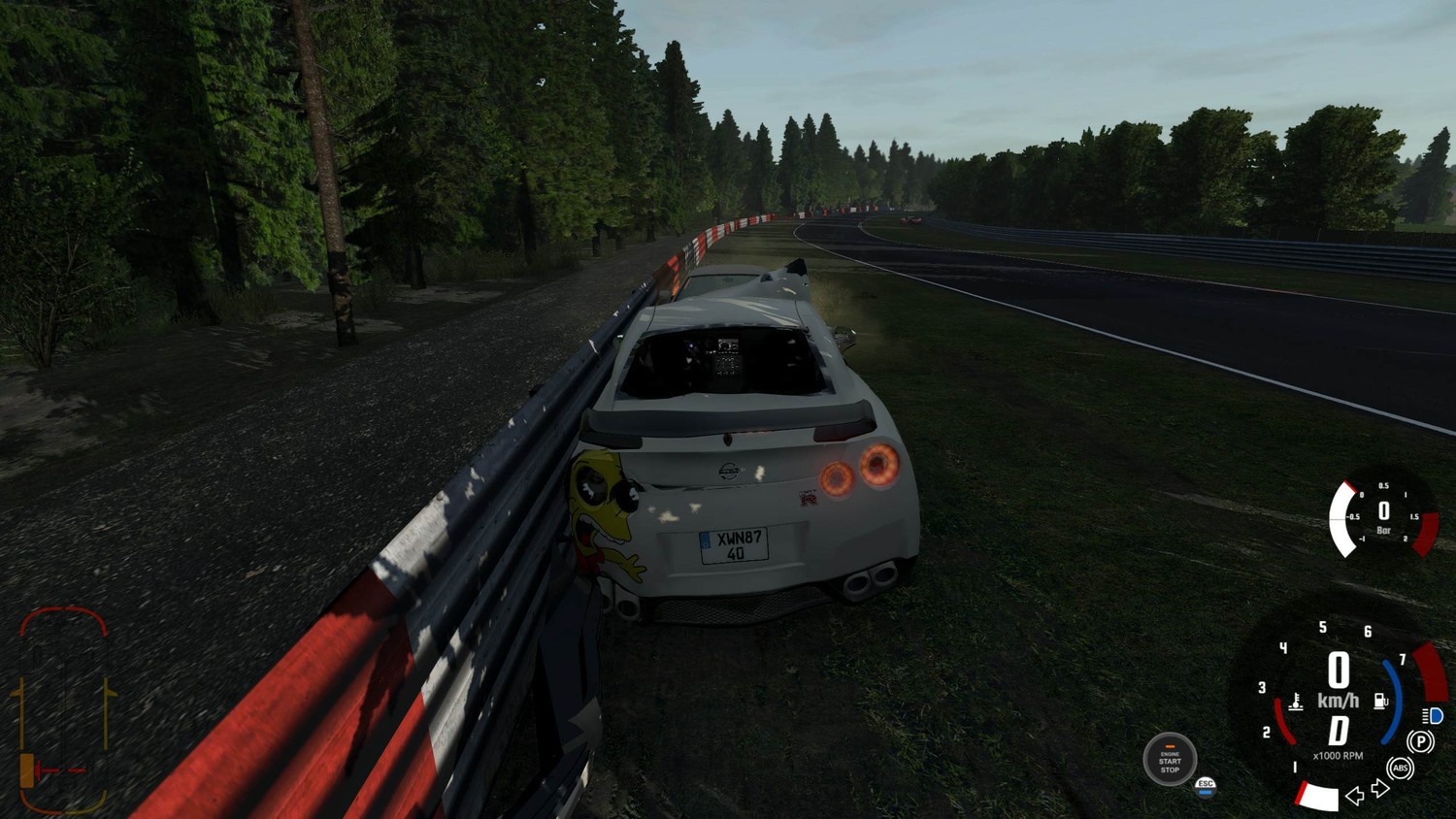Click the fuel pump icon on the tachometer
Viewport: 1456px width, 819px height.
[1380, 701]
